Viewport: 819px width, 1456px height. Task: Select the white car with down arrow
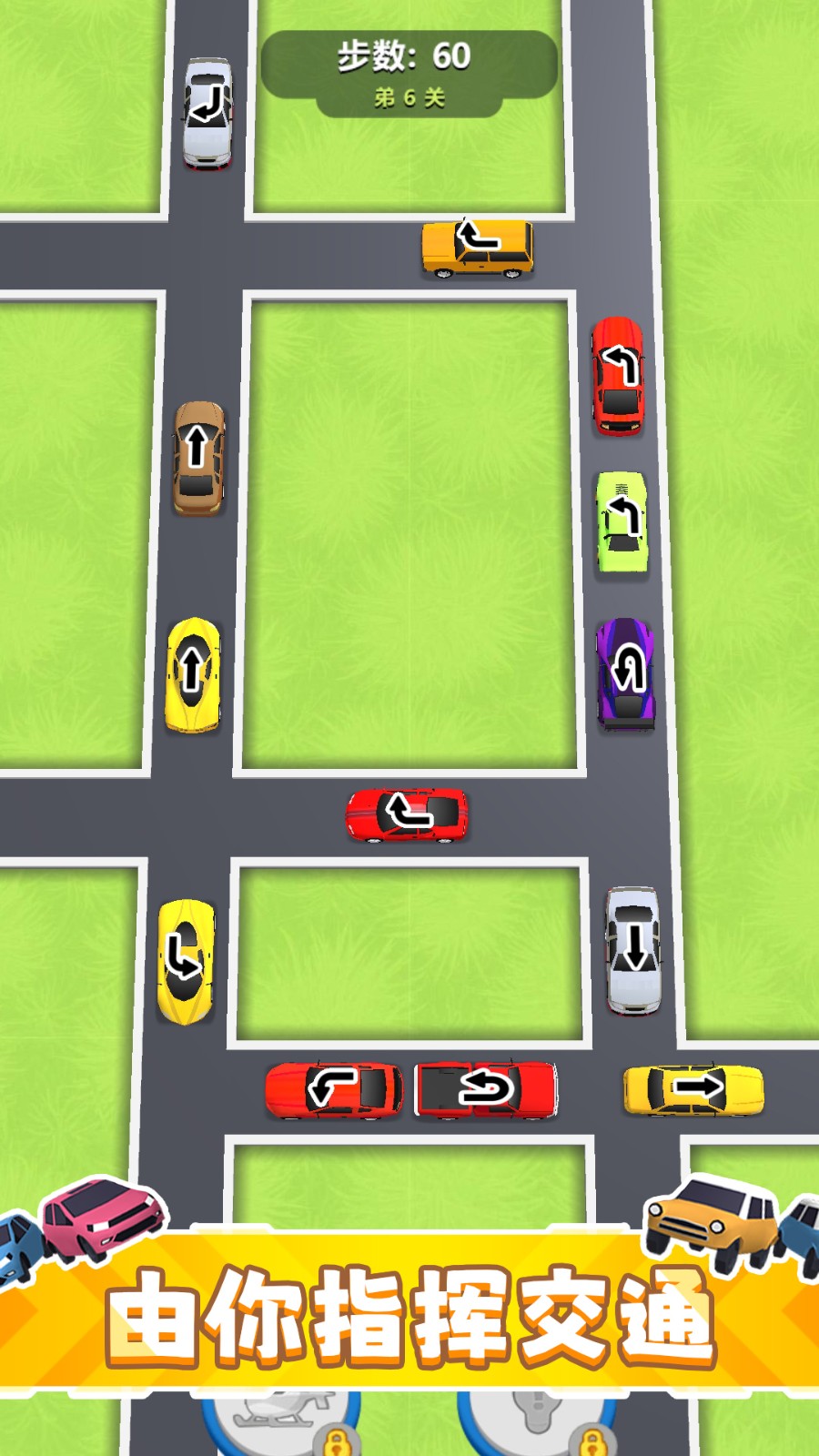point(633,949)
